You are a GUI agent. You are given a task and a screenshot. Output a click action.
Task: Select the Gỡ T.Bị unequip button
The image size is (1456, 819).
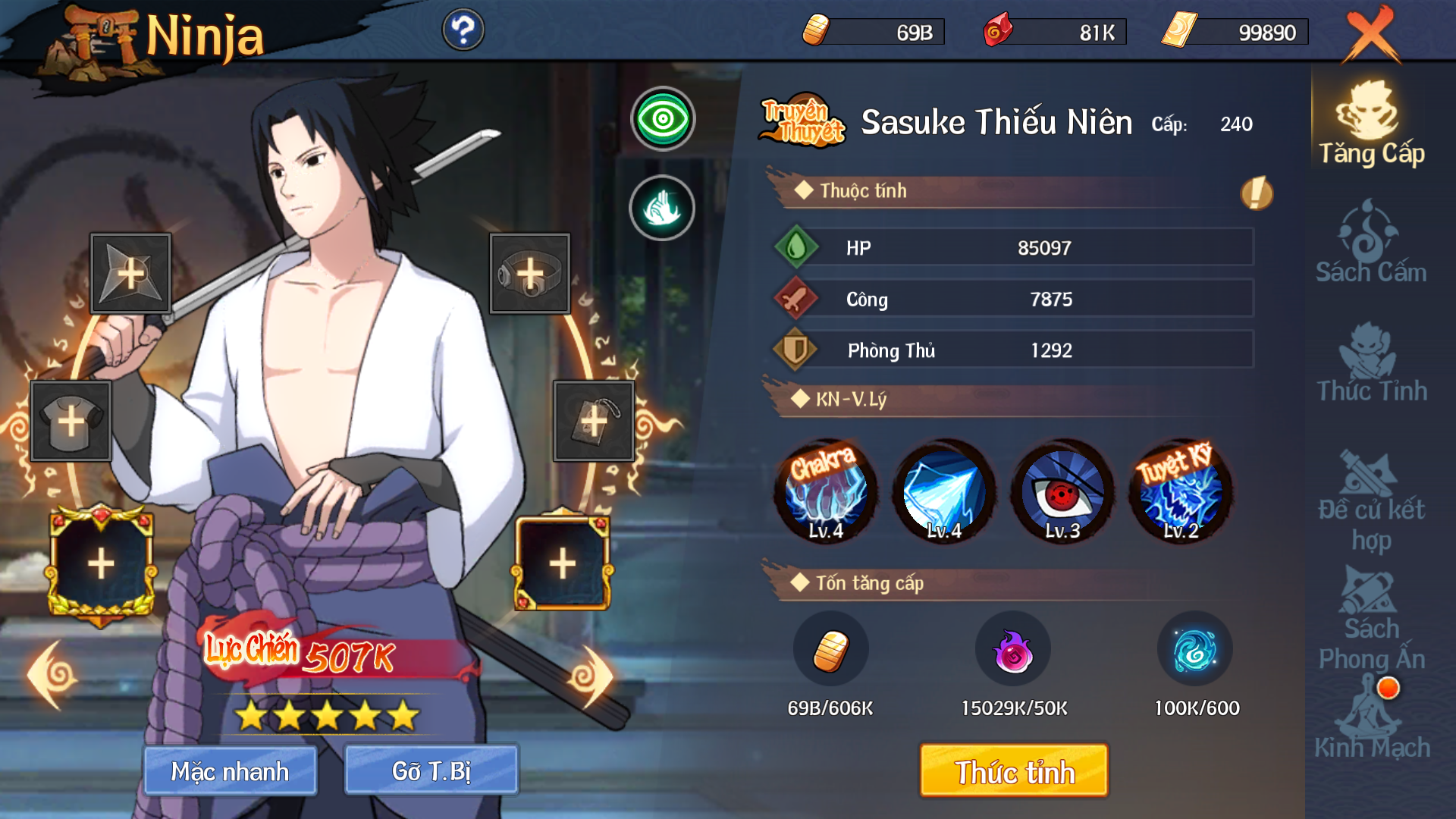pyautogui.click(x=431, y=771)
